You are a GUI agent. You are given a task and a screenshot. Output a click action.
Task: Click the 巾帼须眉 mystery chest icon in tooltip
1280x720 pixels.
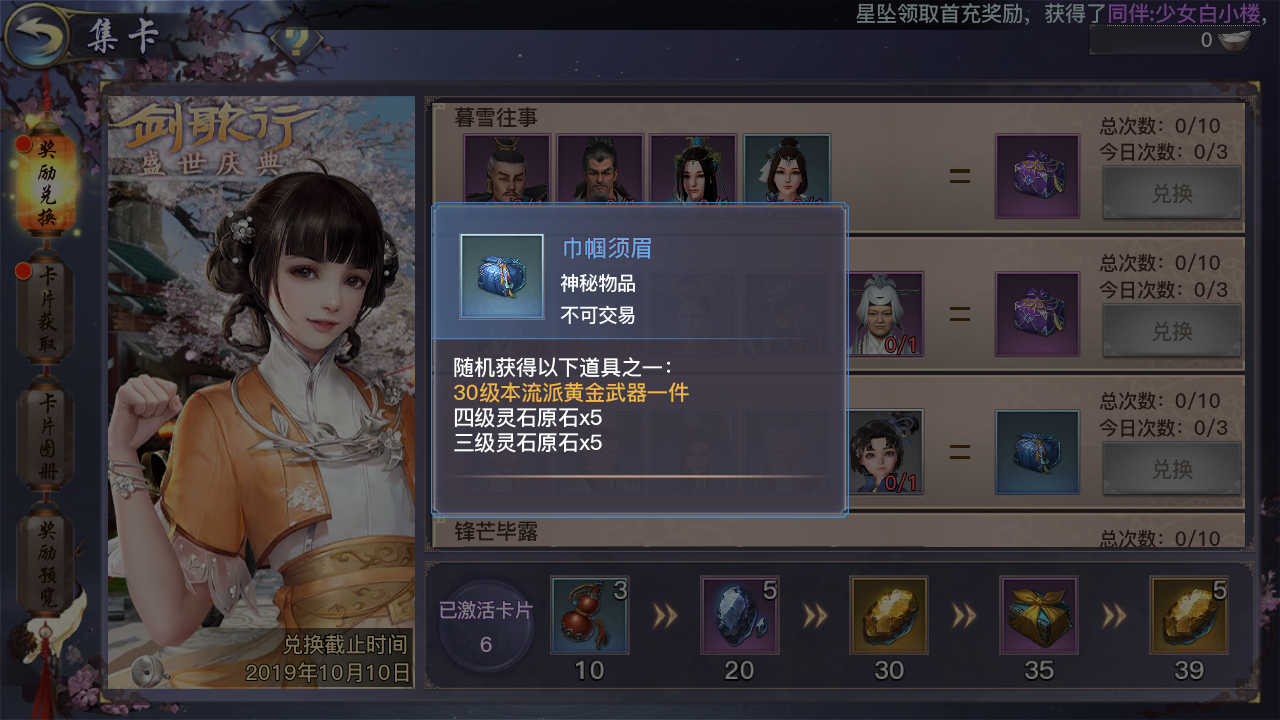pyautogui.click(x=501, y=275)
